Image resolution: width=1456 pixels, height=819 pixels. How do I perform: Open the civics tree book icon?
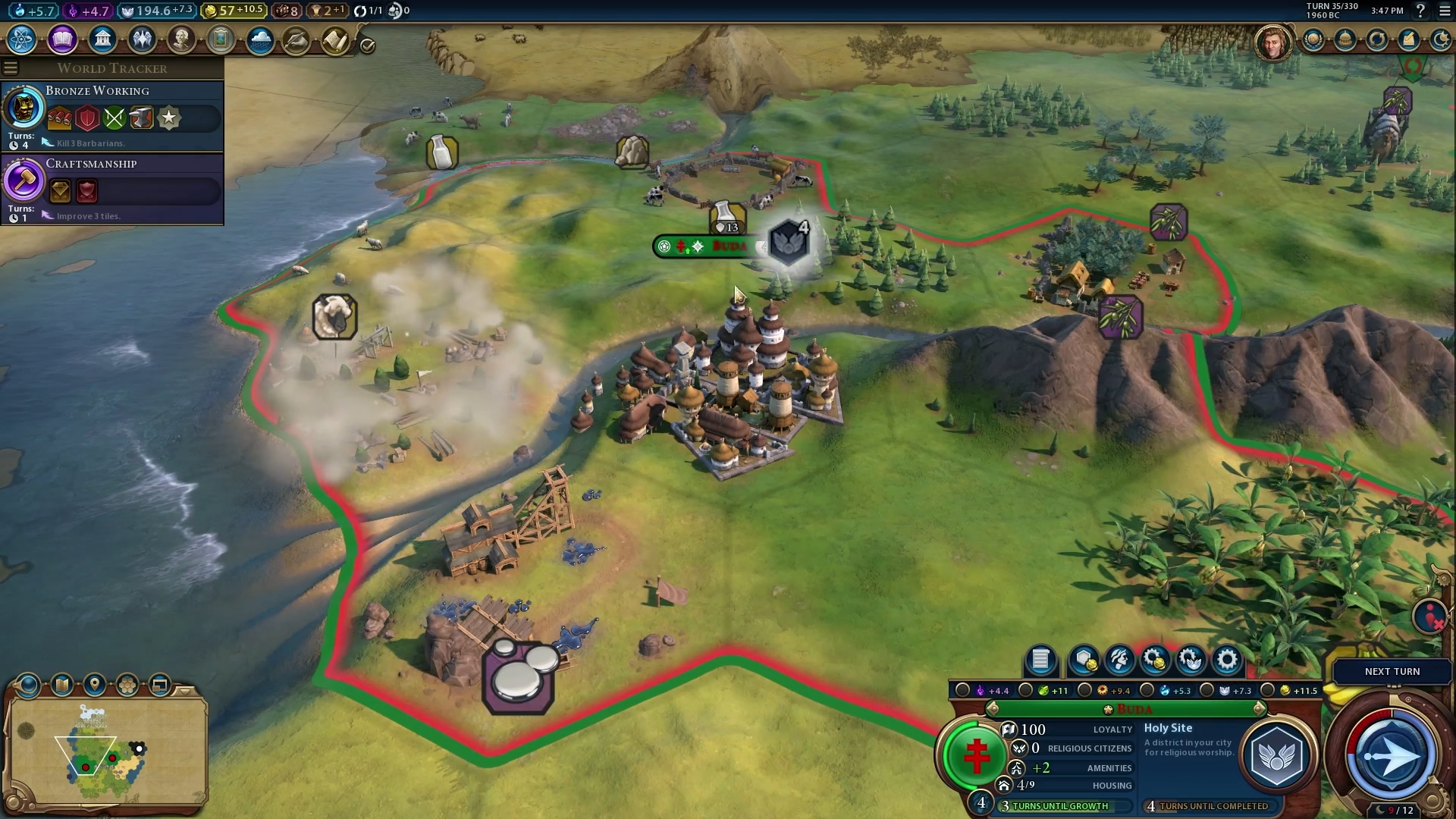coord(62,39)
